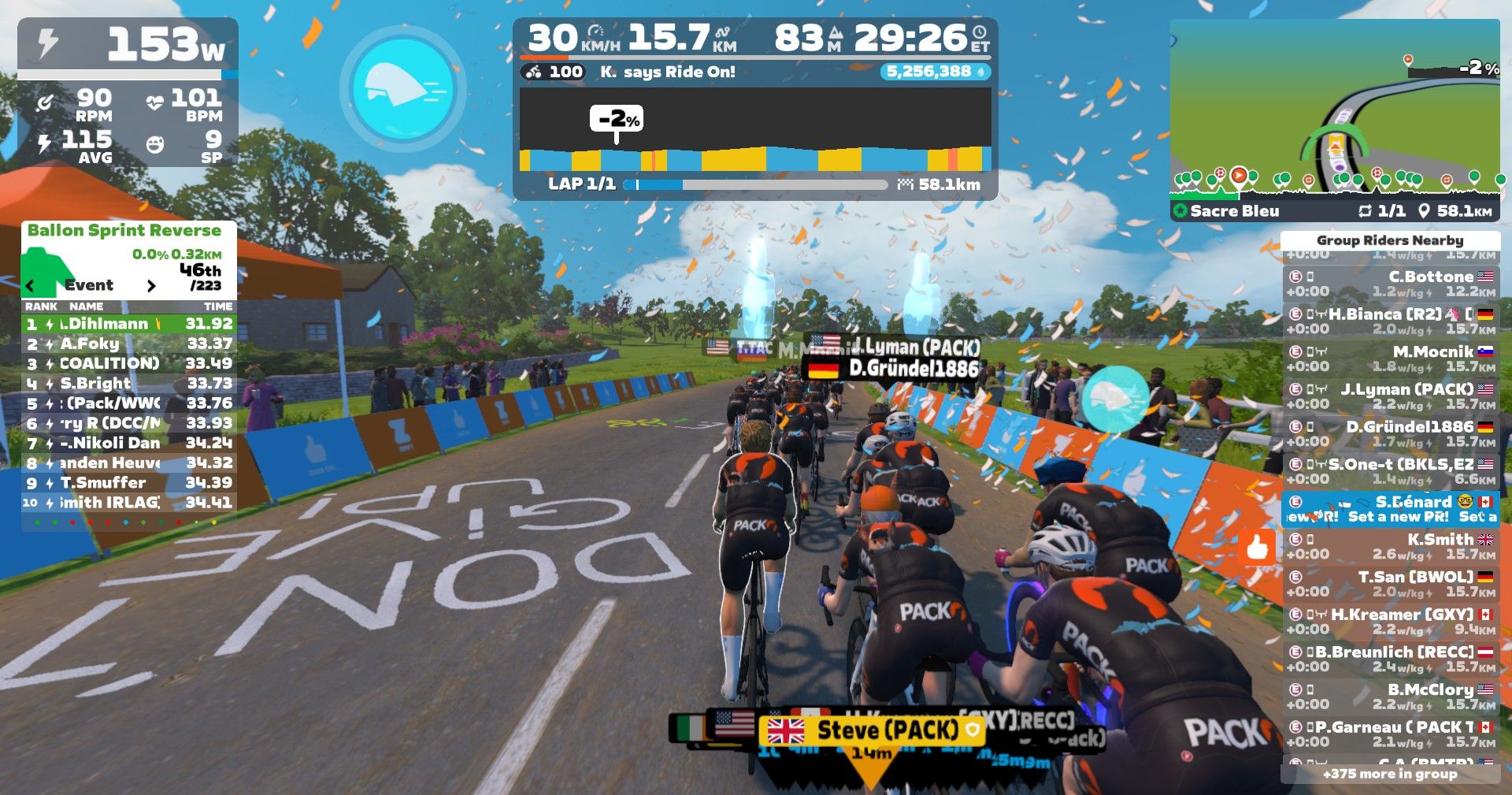Show previous segment leaderboard with left arrow

pyautogui.click(x=31, y=285)
